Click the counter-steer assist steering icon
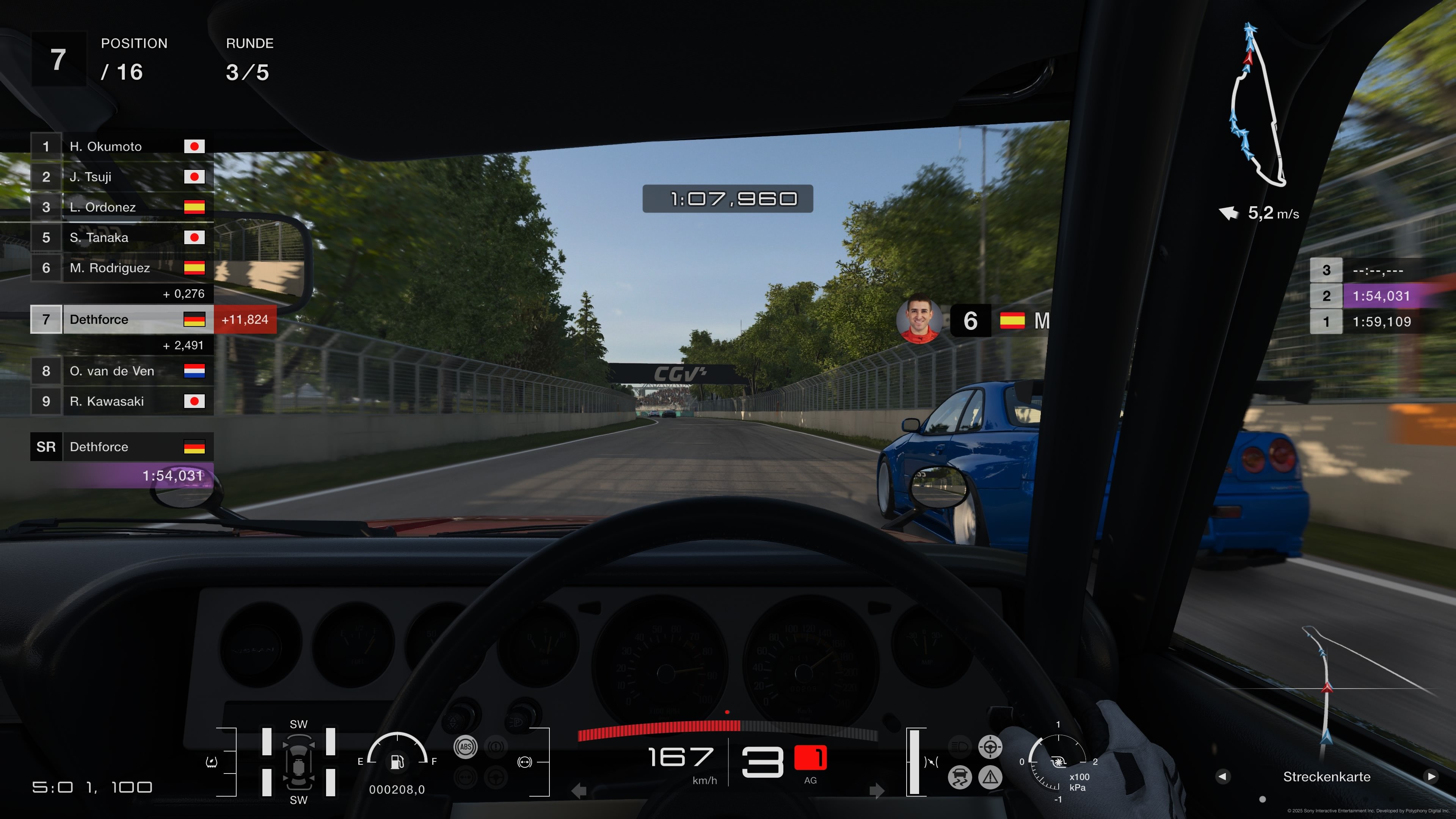This screenshot has width=1456, height=819. tap(990, 747)
